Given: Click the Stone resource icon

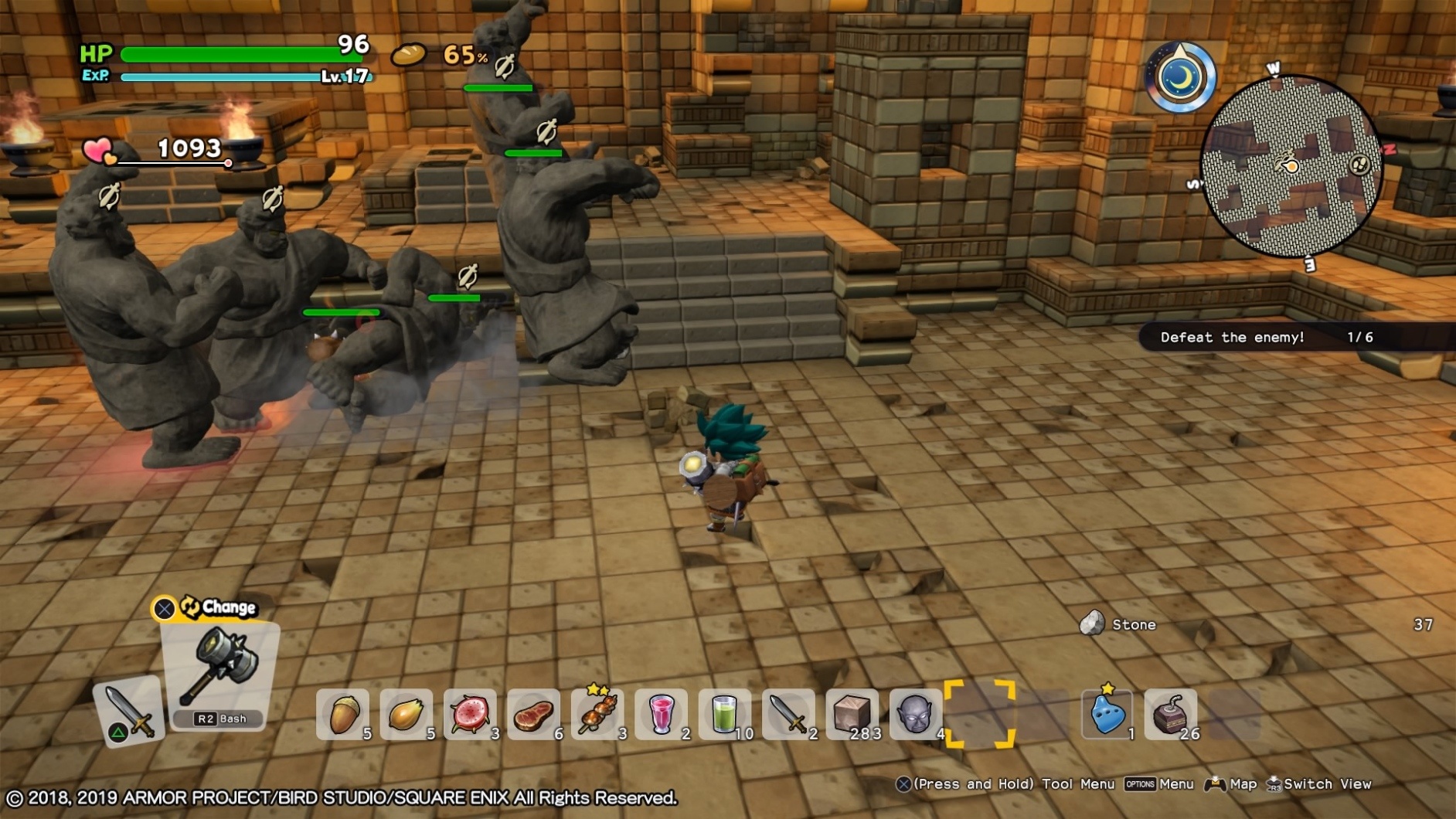Looking at the screenshot, I should point(1093,624).
